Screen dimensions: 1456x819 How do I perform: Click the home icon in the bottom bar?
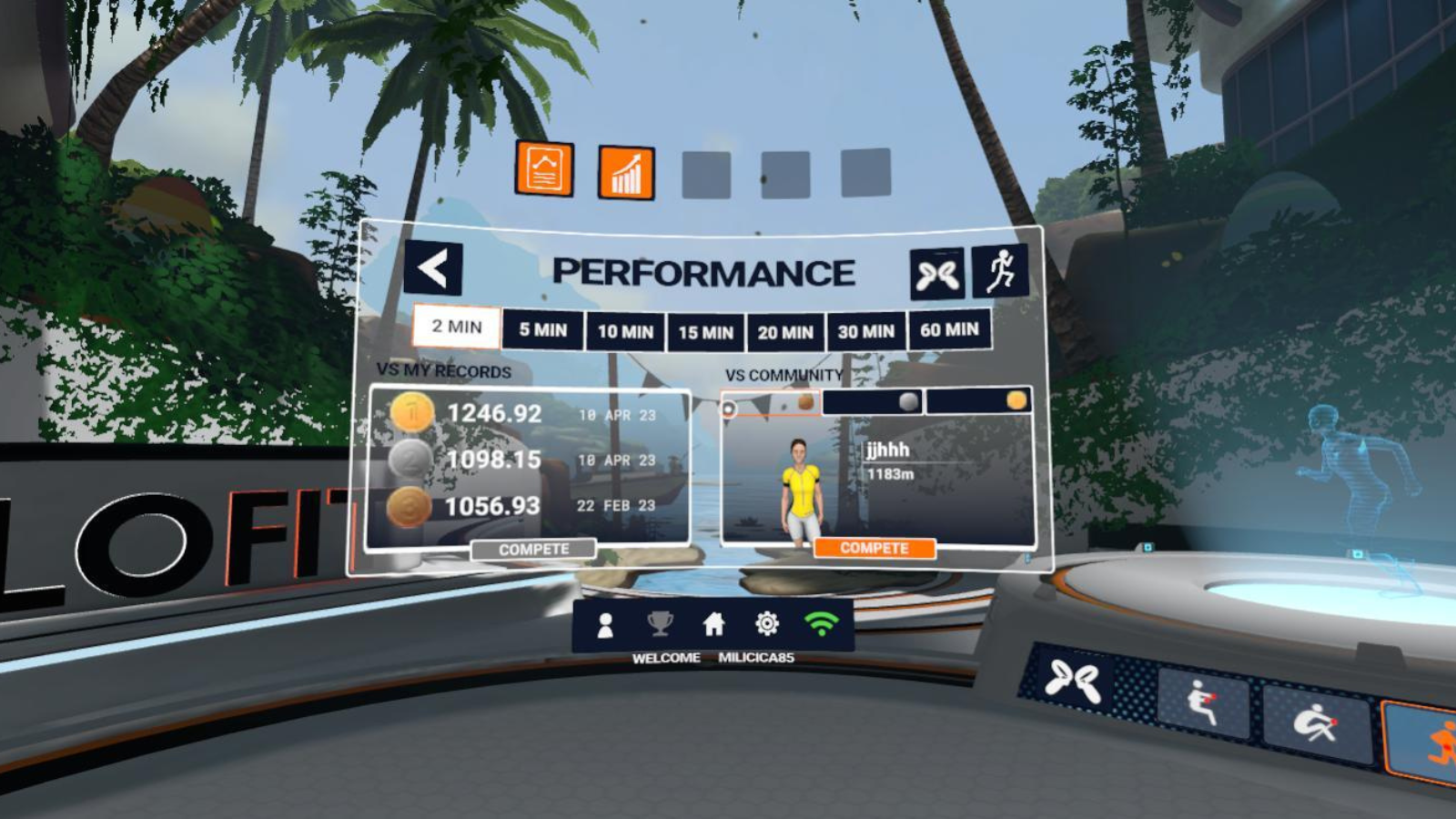pyautogui.click(x=714, y=622)
